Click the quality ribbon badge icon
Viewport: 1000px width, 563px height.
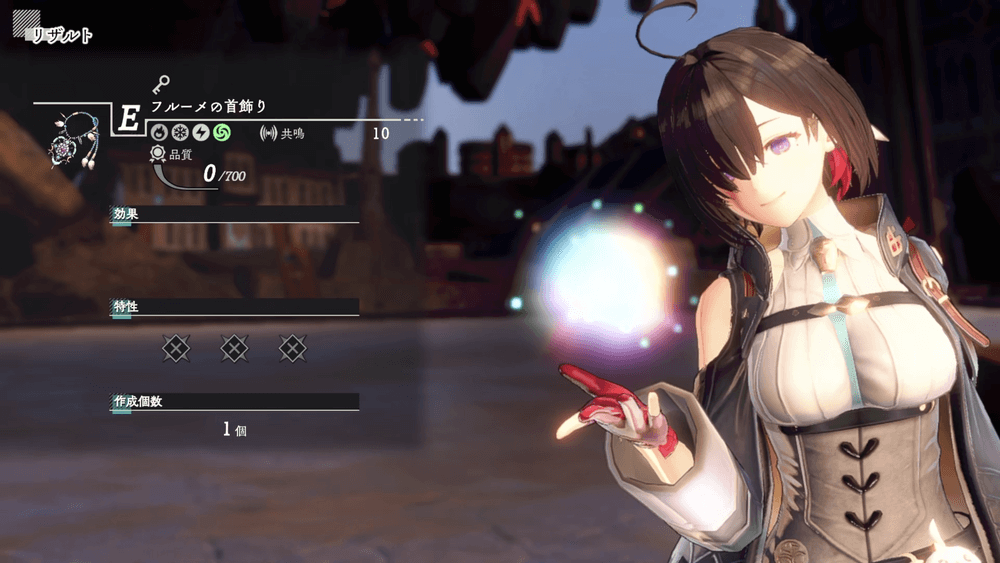[158, 154]
